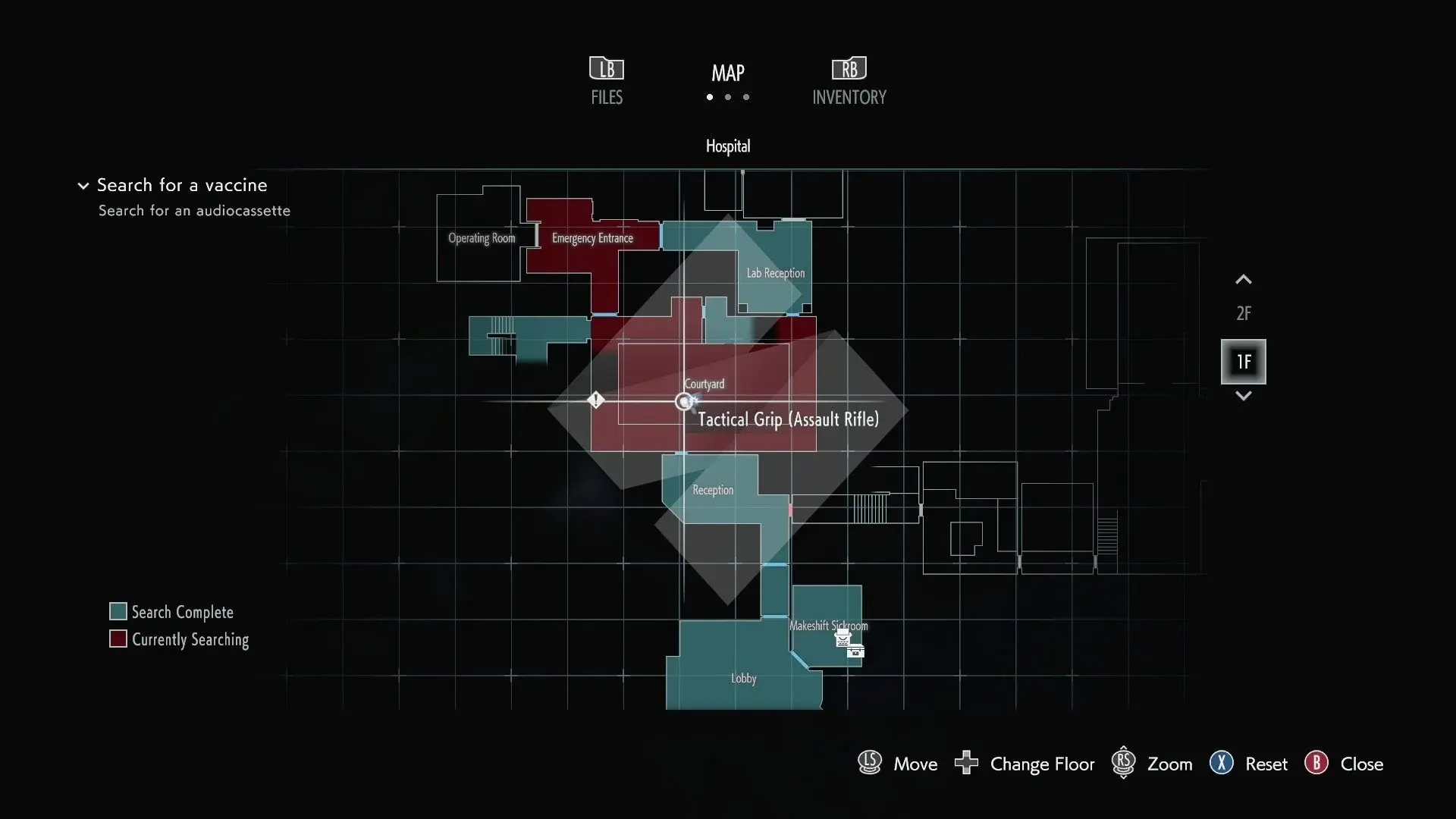Choose the Reception room on the map

pyautogui.click(x=712, y=490)
